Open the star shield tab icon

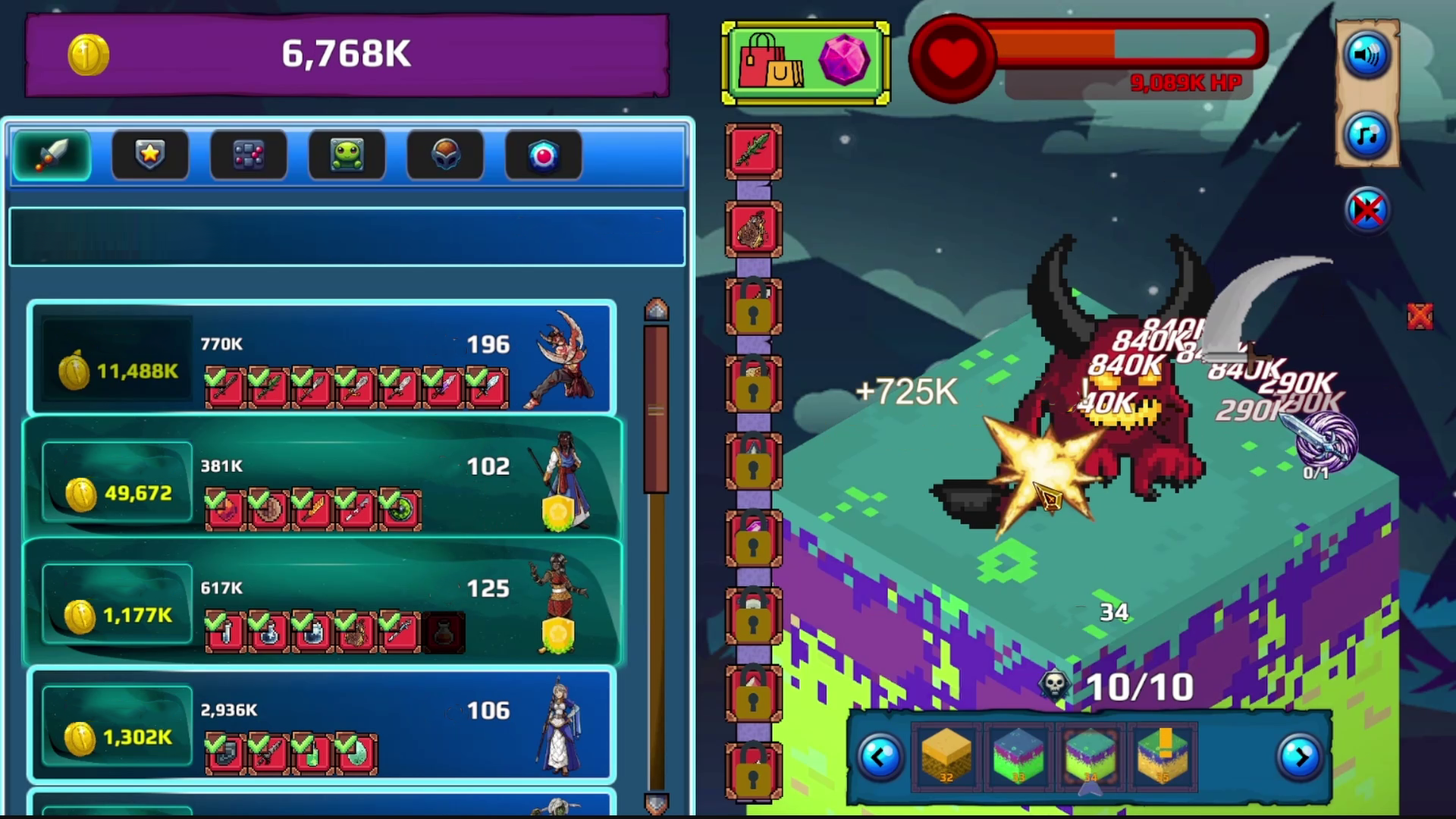pos(149,154)
